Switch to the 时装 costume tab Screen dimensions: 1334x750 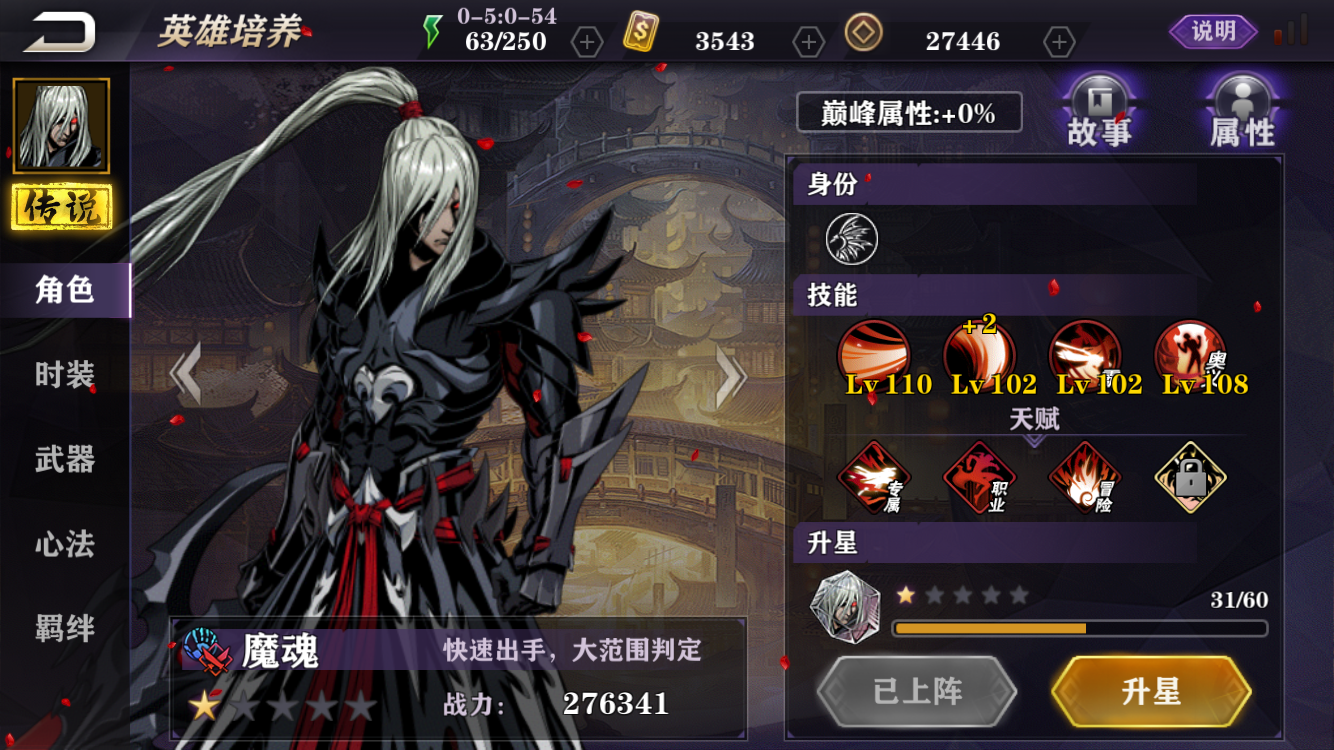67,372
